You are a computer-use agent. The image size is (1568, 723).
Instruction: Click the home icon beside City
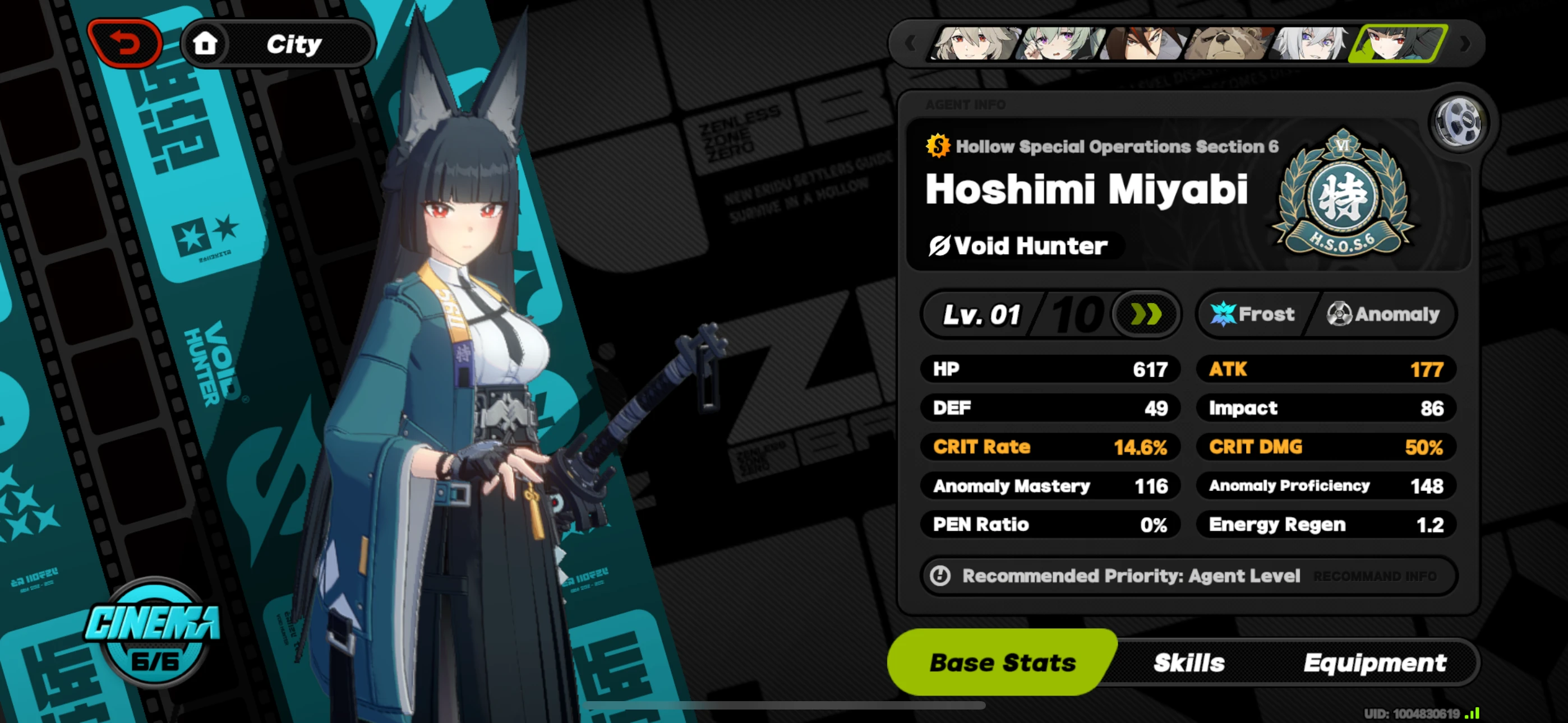205,43
